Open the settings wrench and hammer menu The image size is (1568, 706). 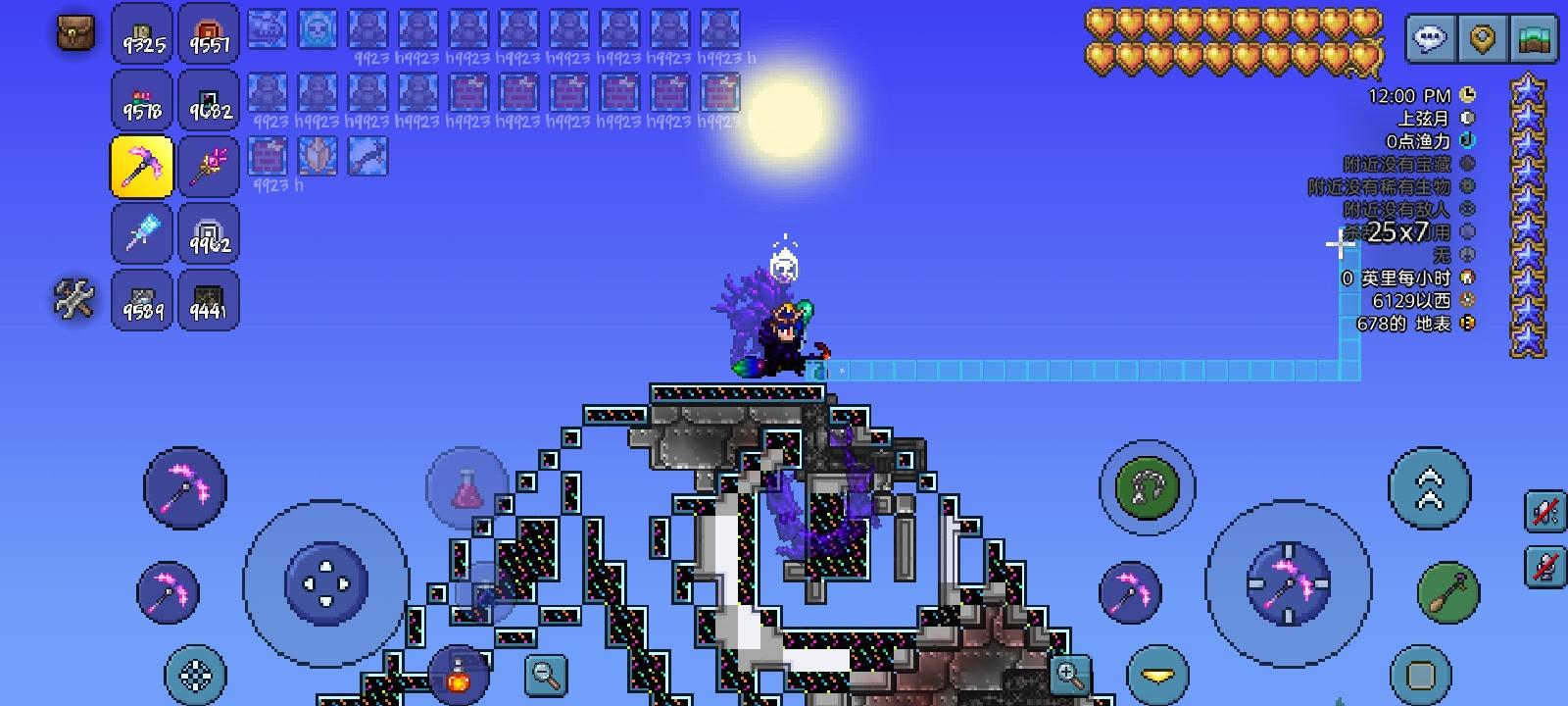tap(73, 300)
